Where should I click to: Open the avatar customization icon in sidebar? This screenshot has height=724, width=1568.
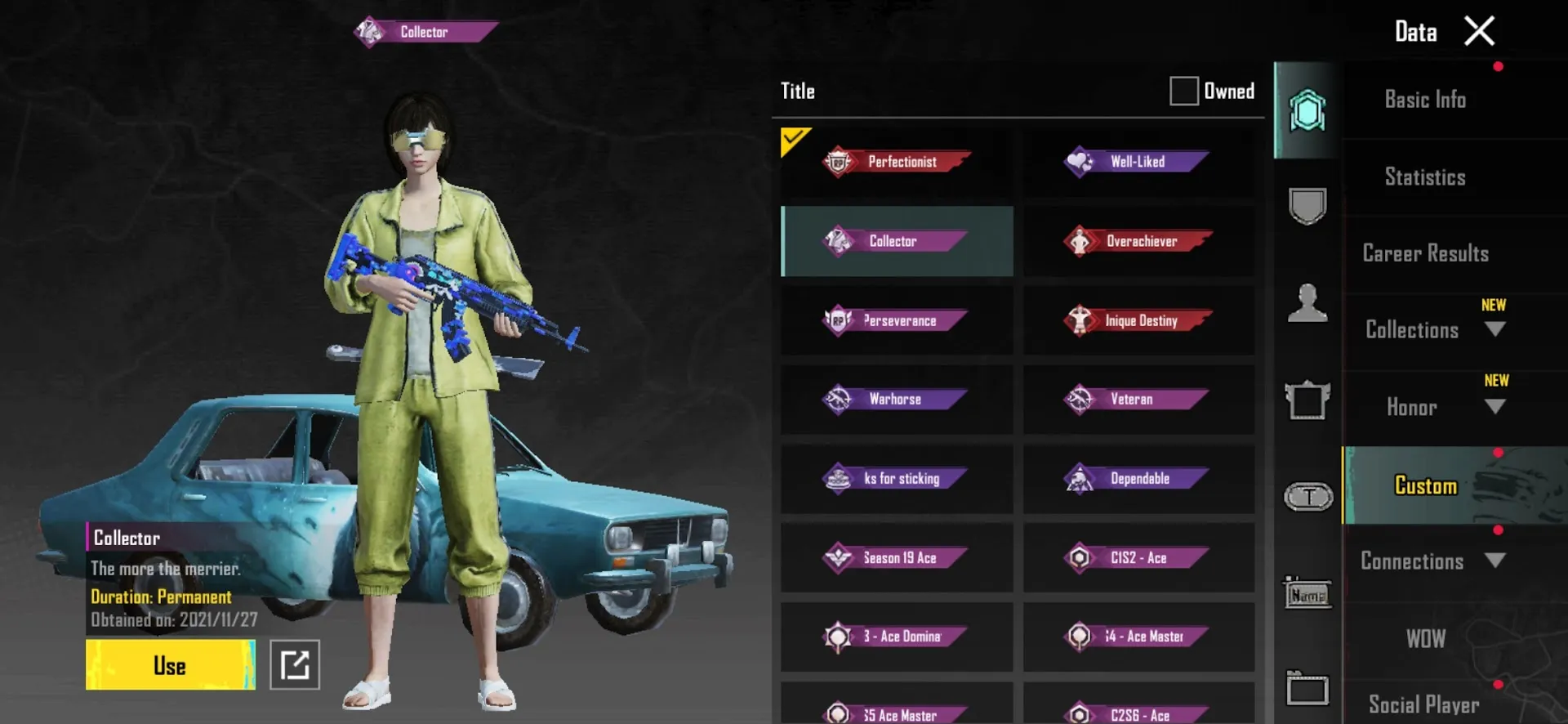[x=1307, y=304]
